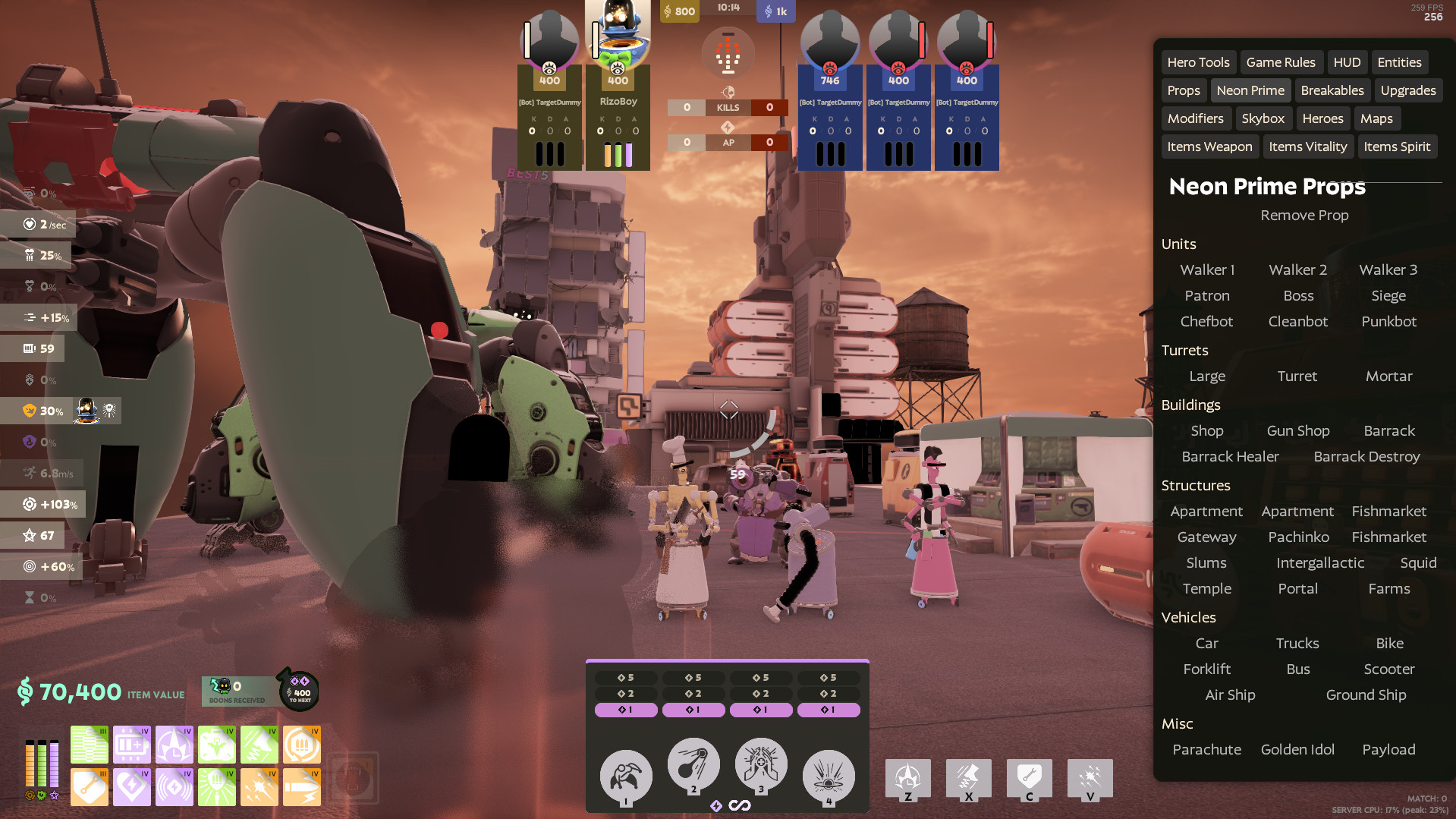Click the orange wrench tag item icon
Screen dimensions: 1456x819
tap(89, 787)
